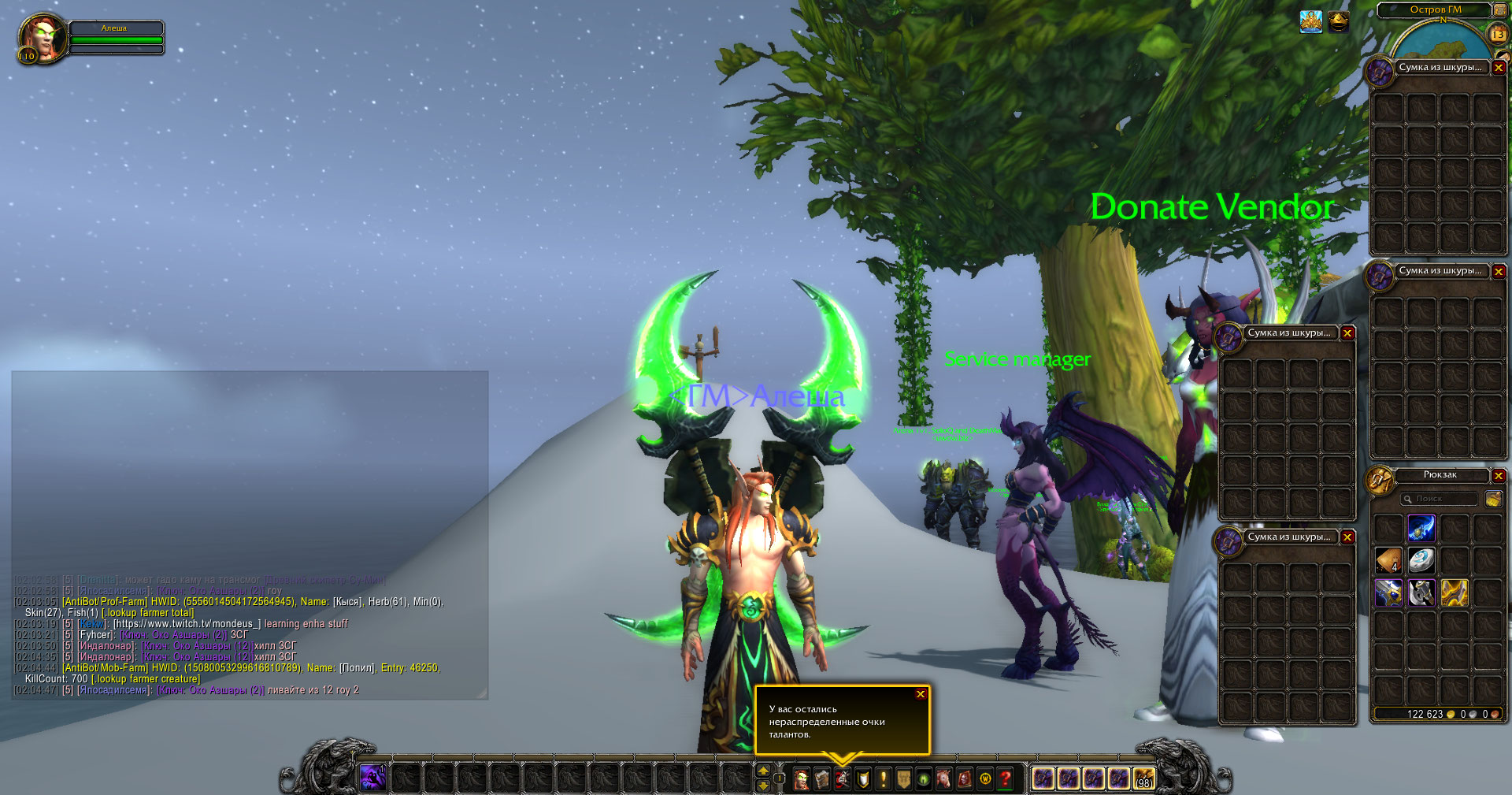Select the silver axe item in backpack
Screen dimensions: 1512x795
(x=1421, y=593)
